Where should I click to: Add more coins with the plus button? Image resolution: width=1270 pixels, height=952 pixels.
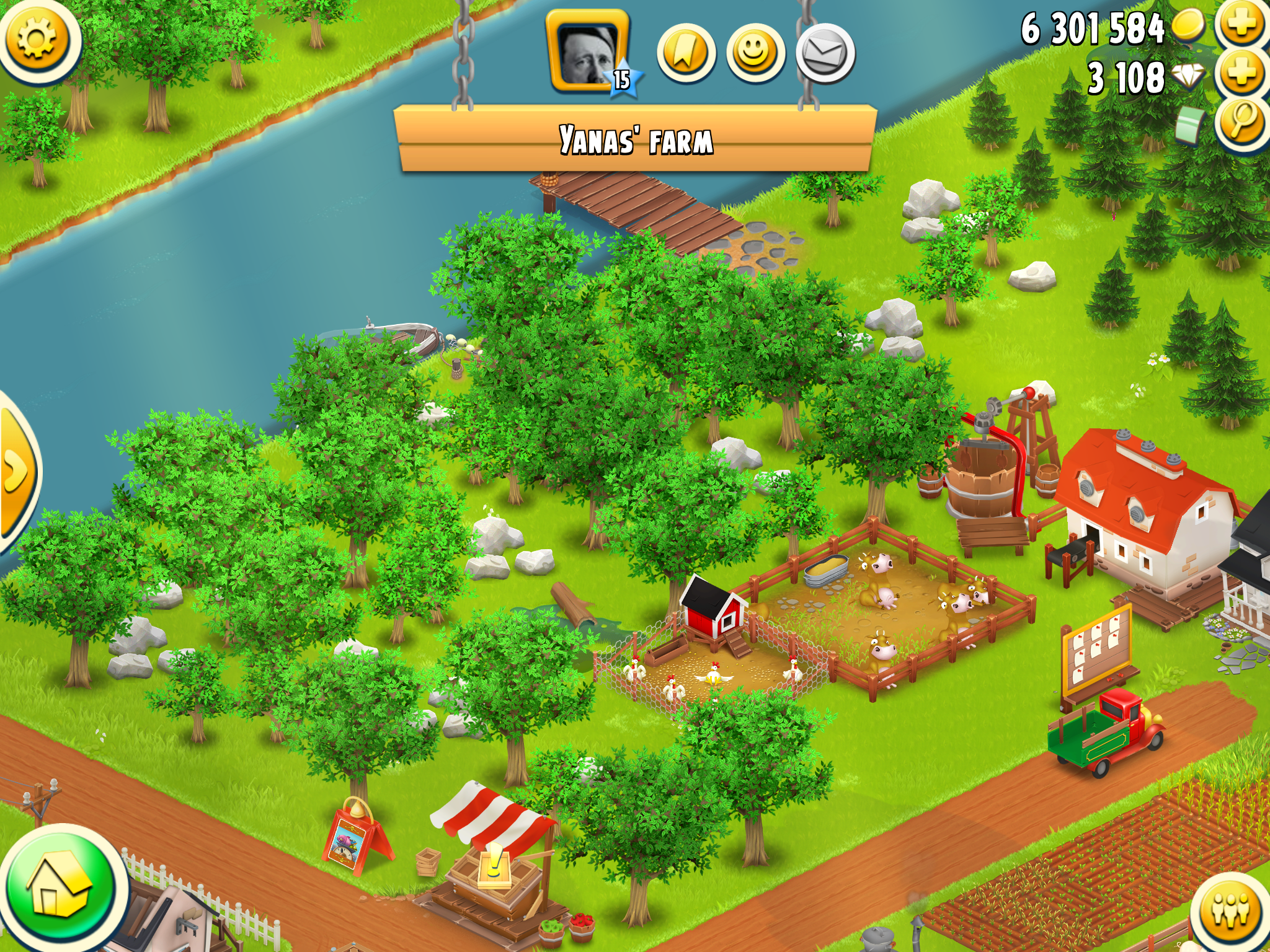(1242, 24)
